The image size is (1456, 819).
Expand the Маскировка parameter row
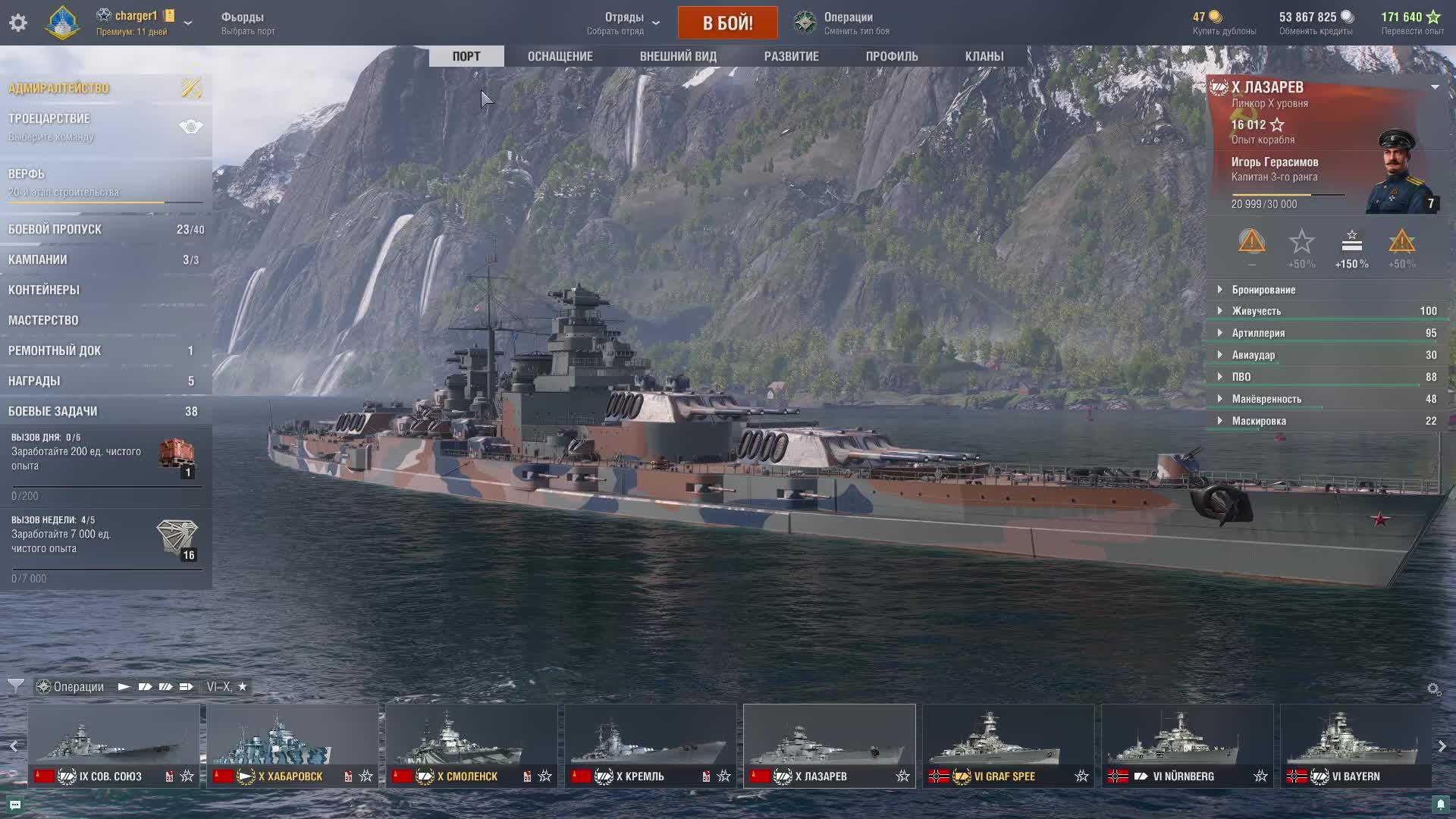(1258, 421)
